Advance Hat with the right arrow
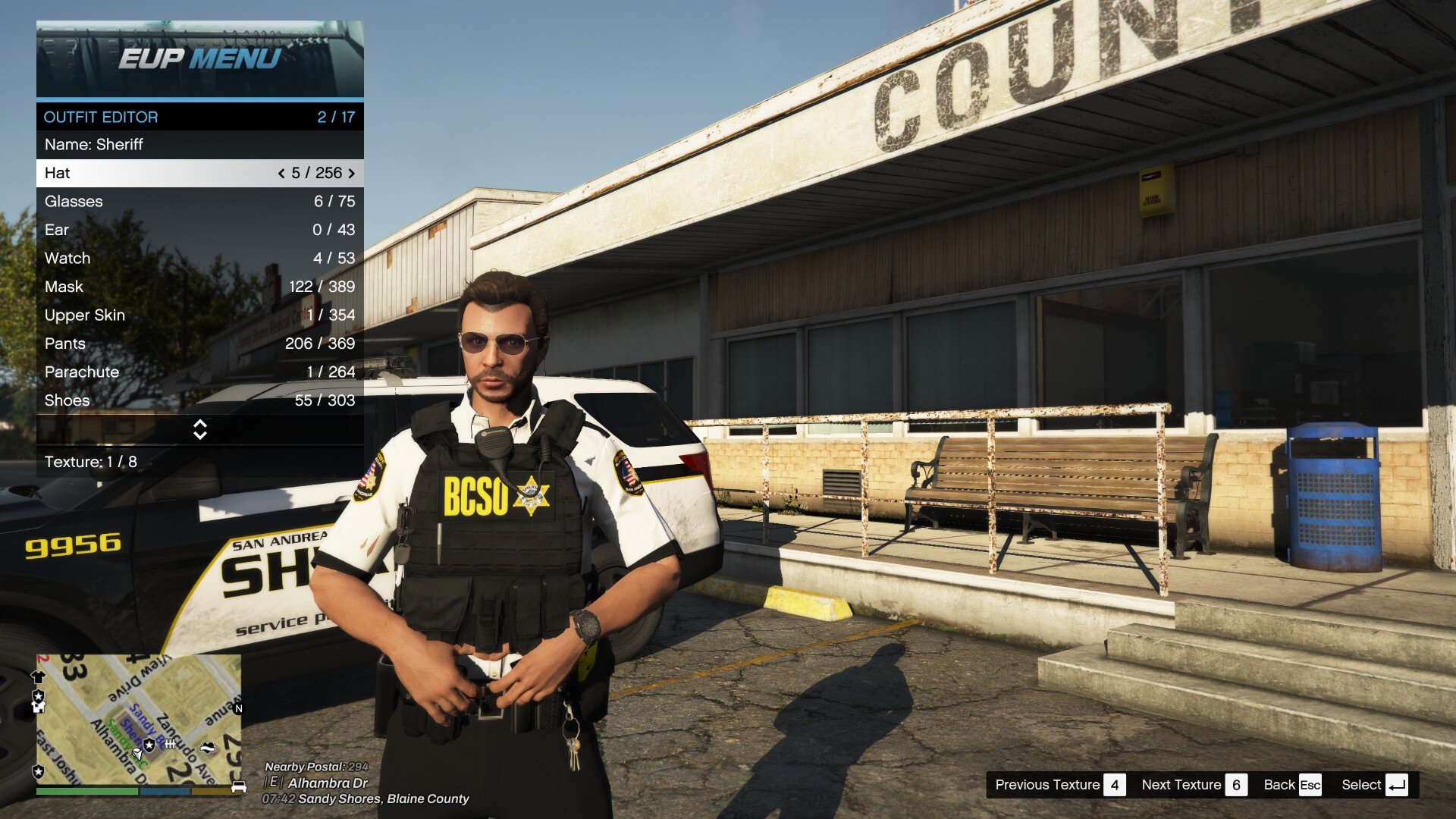 coord(351,174)
